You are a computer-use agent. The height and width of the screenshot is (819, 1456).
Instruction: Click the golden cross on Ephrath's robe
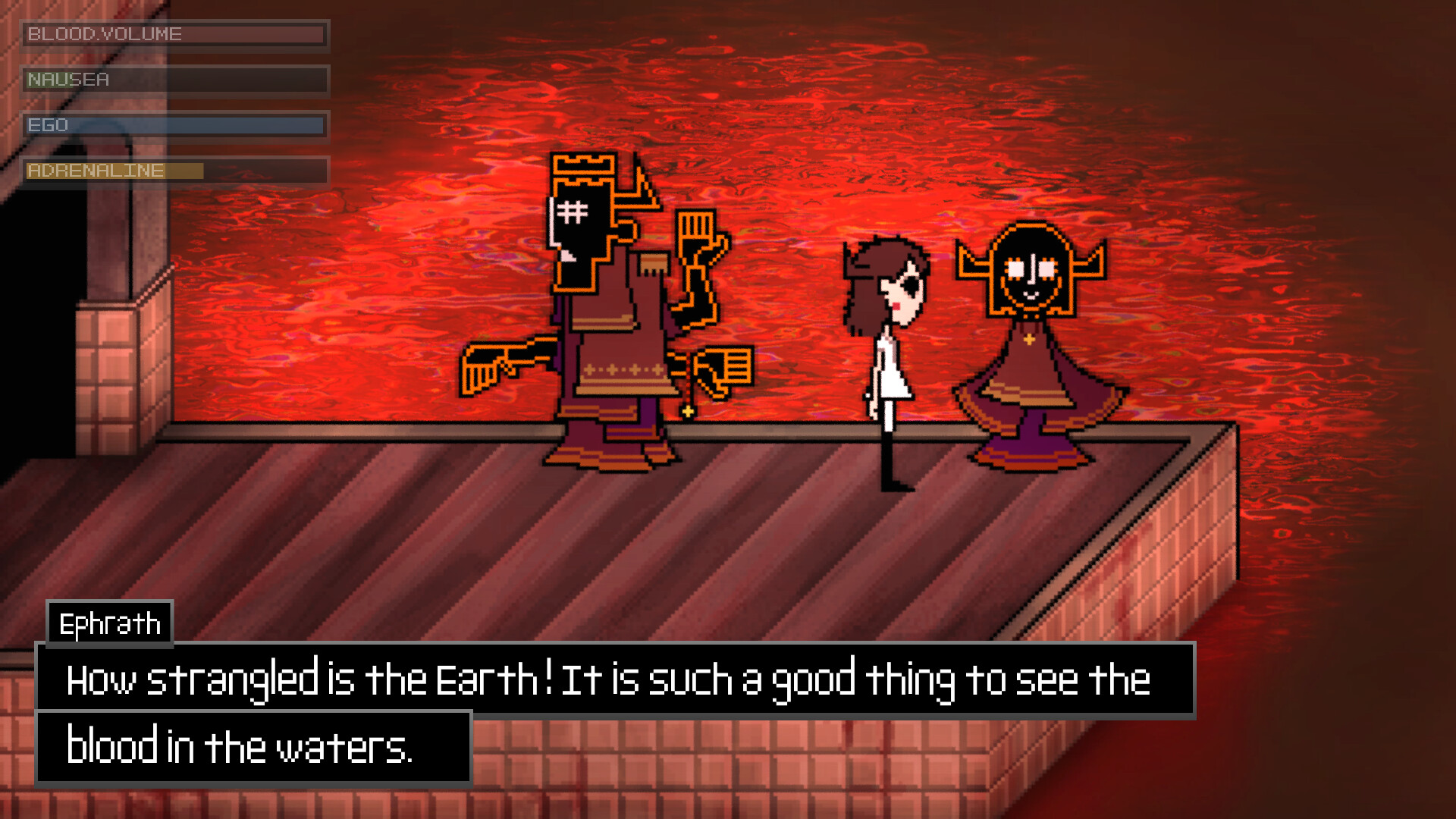[x=1030, y=340]
